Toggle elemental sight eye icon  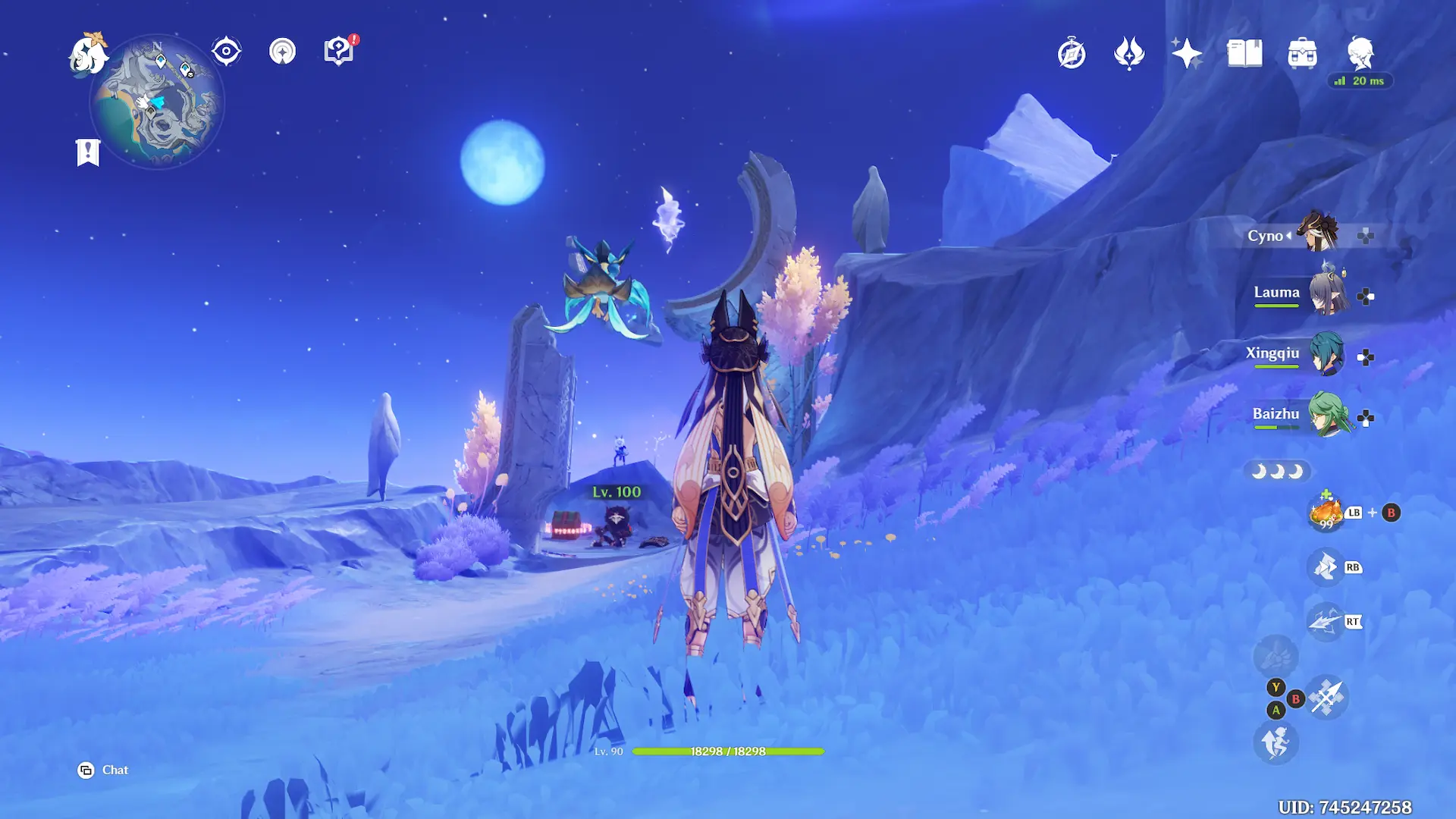226,52
